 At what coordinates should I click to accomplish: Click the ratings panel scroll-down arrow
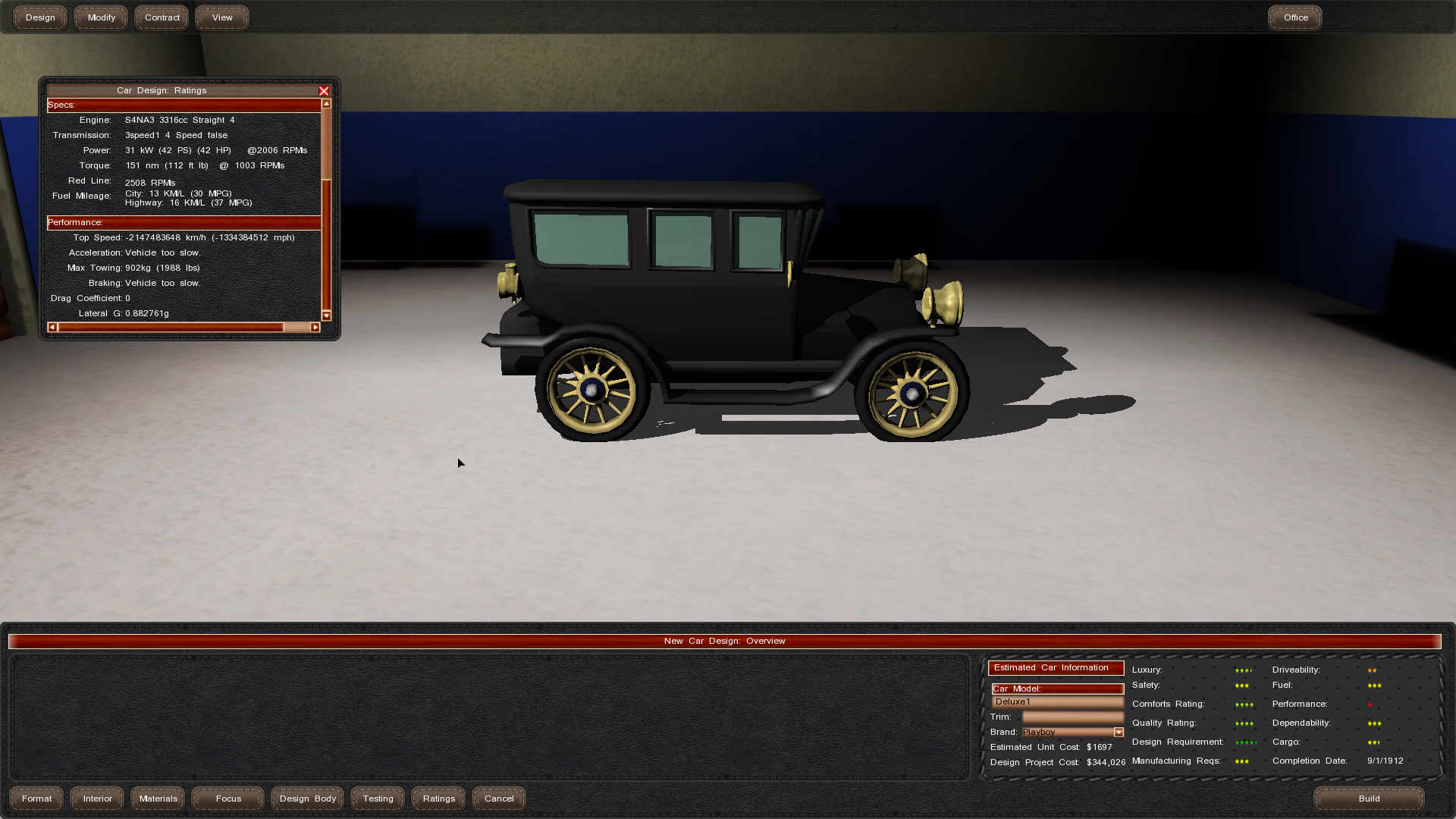[x=327, y=315]
